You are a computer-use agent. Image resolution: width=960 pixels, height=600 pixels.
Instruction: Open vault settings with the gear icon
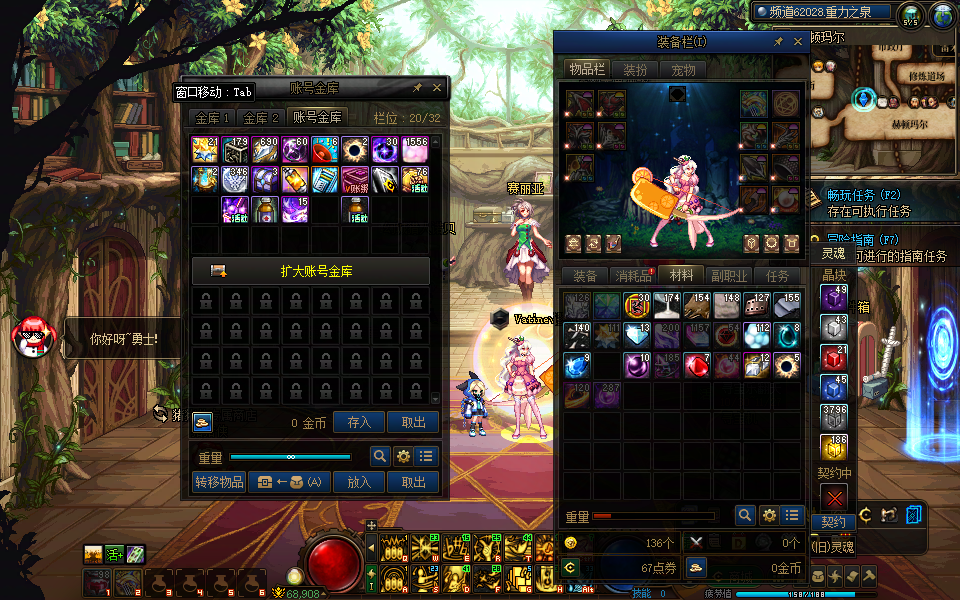tap(404, 456)
